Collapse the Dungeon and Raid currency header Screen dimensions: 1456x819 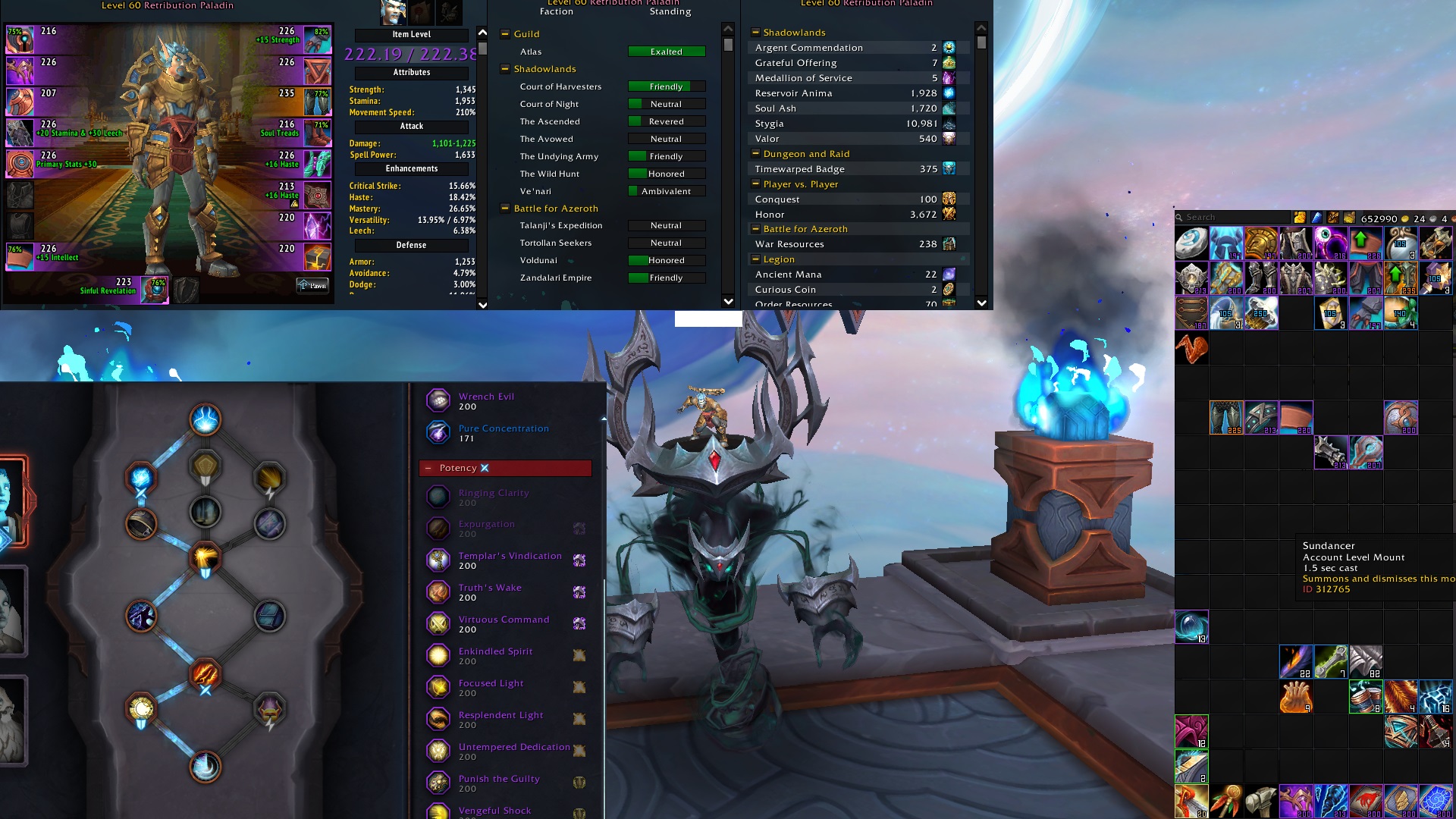pyautogui.click(x=755, y=154)
